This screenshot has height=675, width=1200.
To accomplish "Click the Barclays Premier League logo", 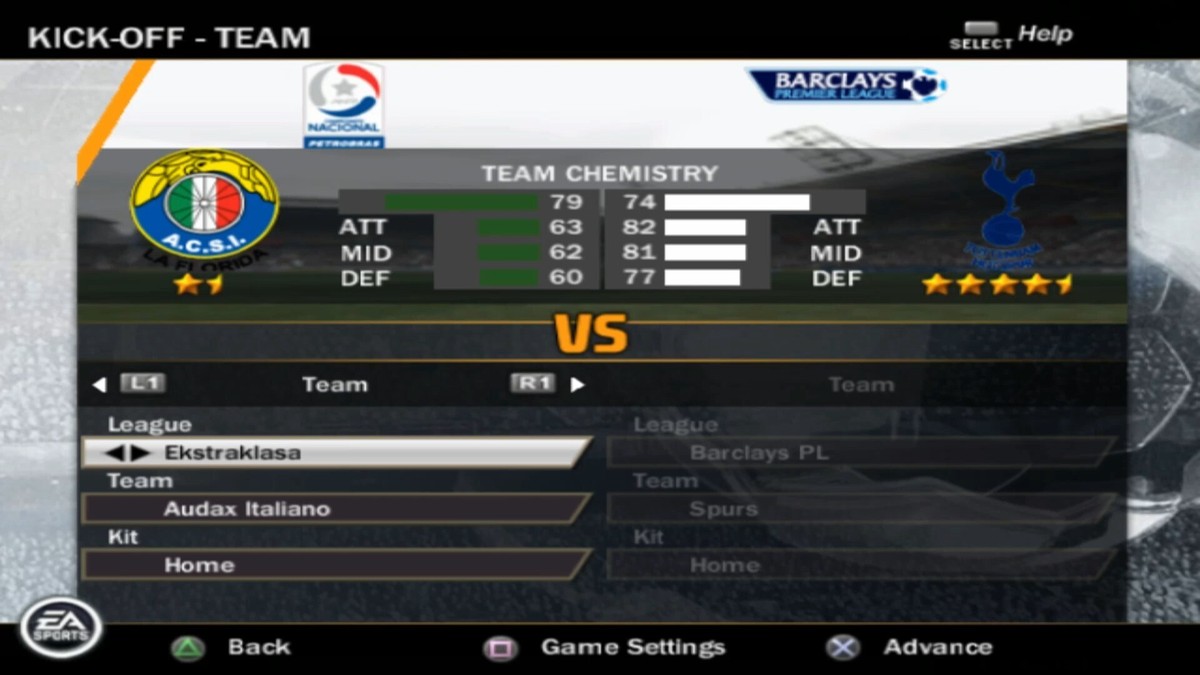I will point(846,84).
